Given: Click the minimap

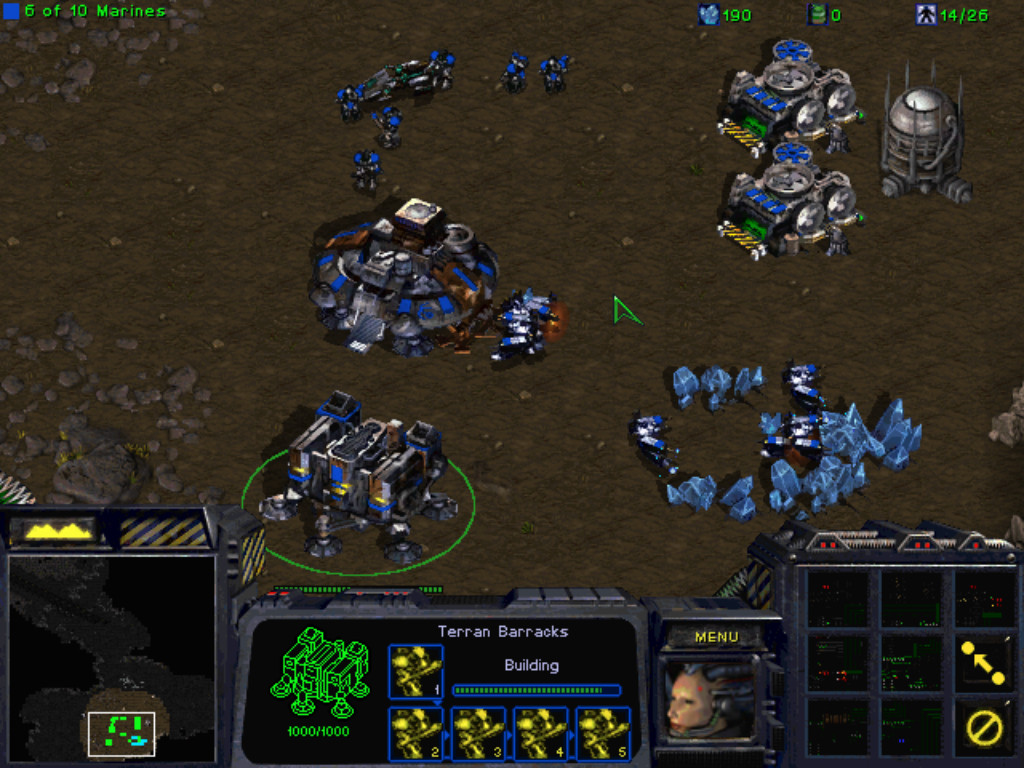Looking at the screenshot, I should pos(111,657).
